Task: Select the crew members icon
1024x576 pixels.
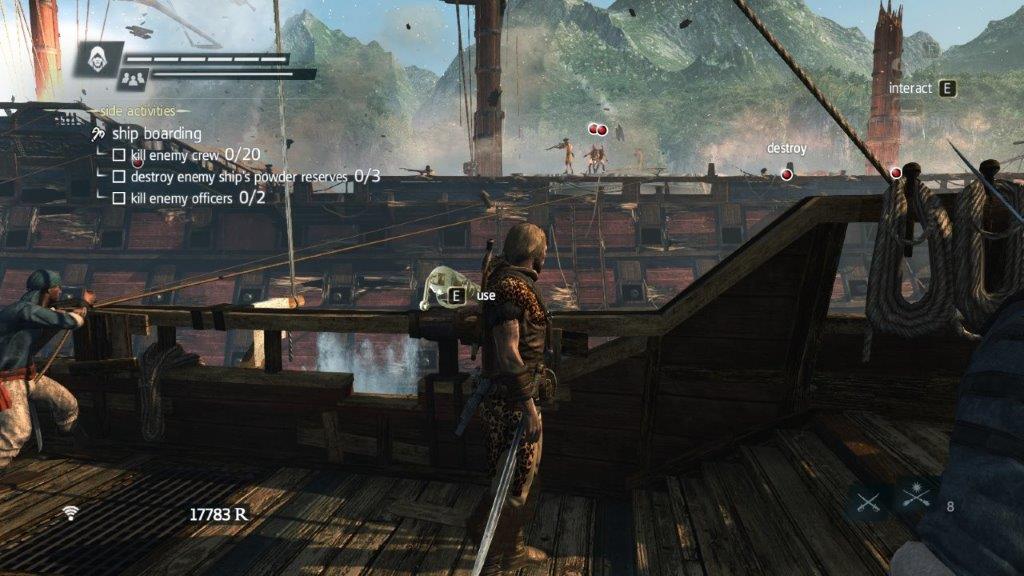Action: (x=132, y=77)
